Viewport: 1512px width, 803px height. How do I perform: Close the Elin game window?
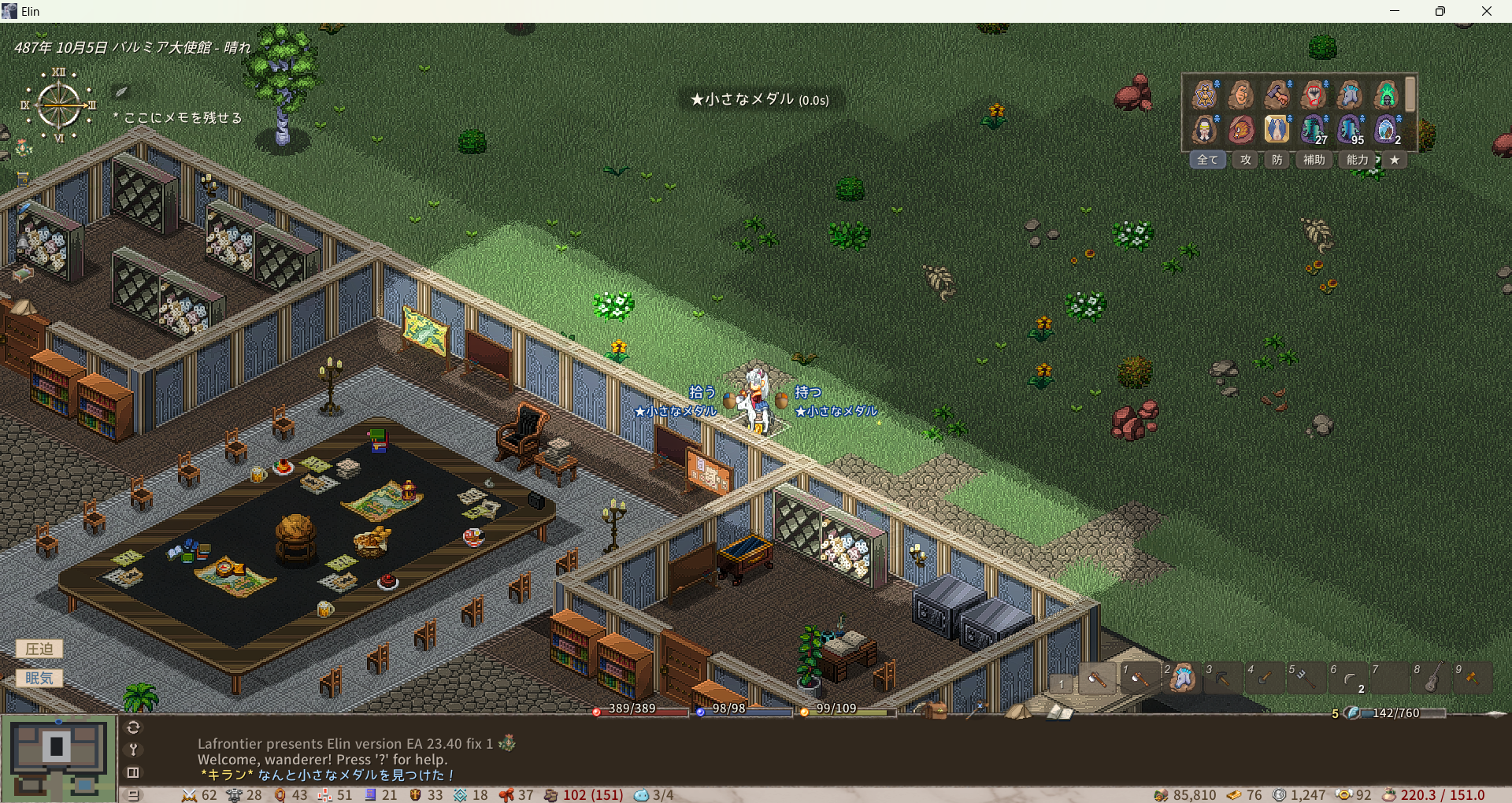click(x=1486, y=11)
